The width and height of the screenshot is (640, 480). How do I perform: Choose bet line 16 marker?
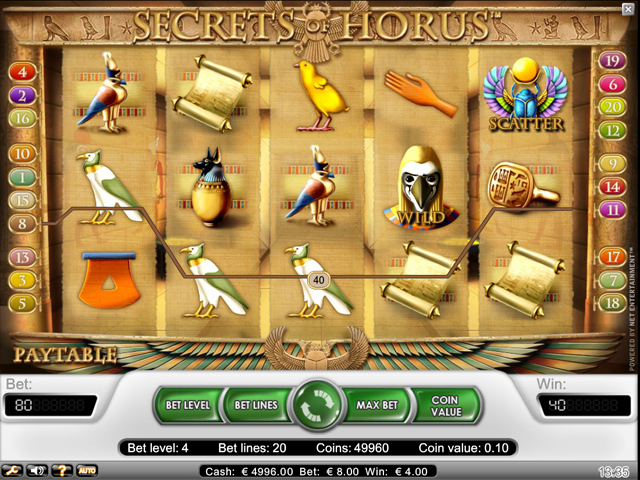coord(22,118)
